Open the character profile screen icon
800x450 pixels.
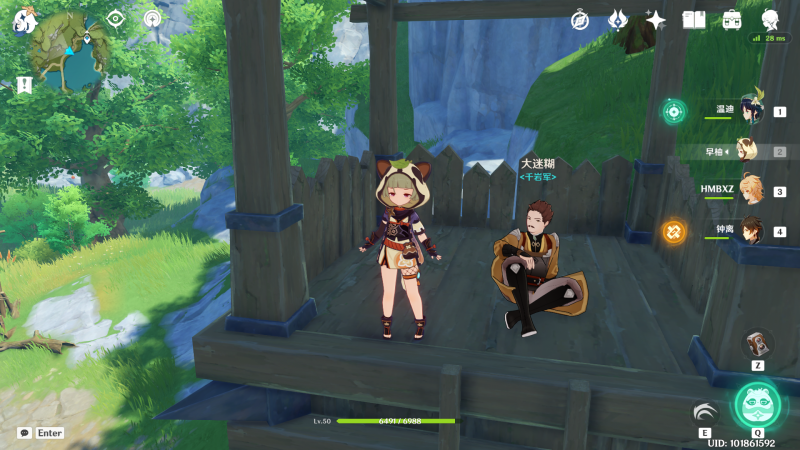[x=770, y=19]
